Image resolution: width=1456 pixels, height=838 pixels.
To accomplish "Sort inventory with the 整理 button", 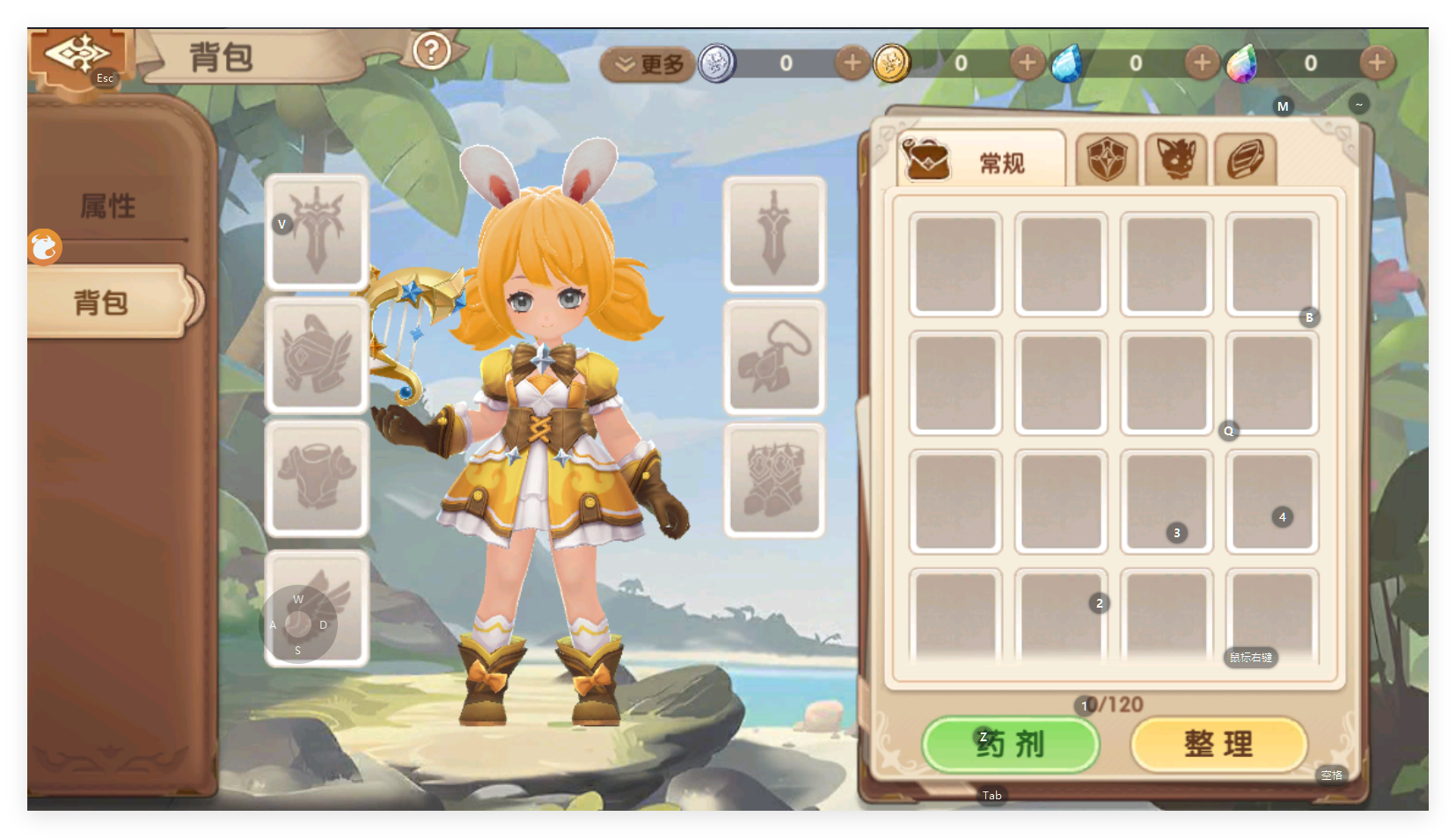I will pos(1218,744).
